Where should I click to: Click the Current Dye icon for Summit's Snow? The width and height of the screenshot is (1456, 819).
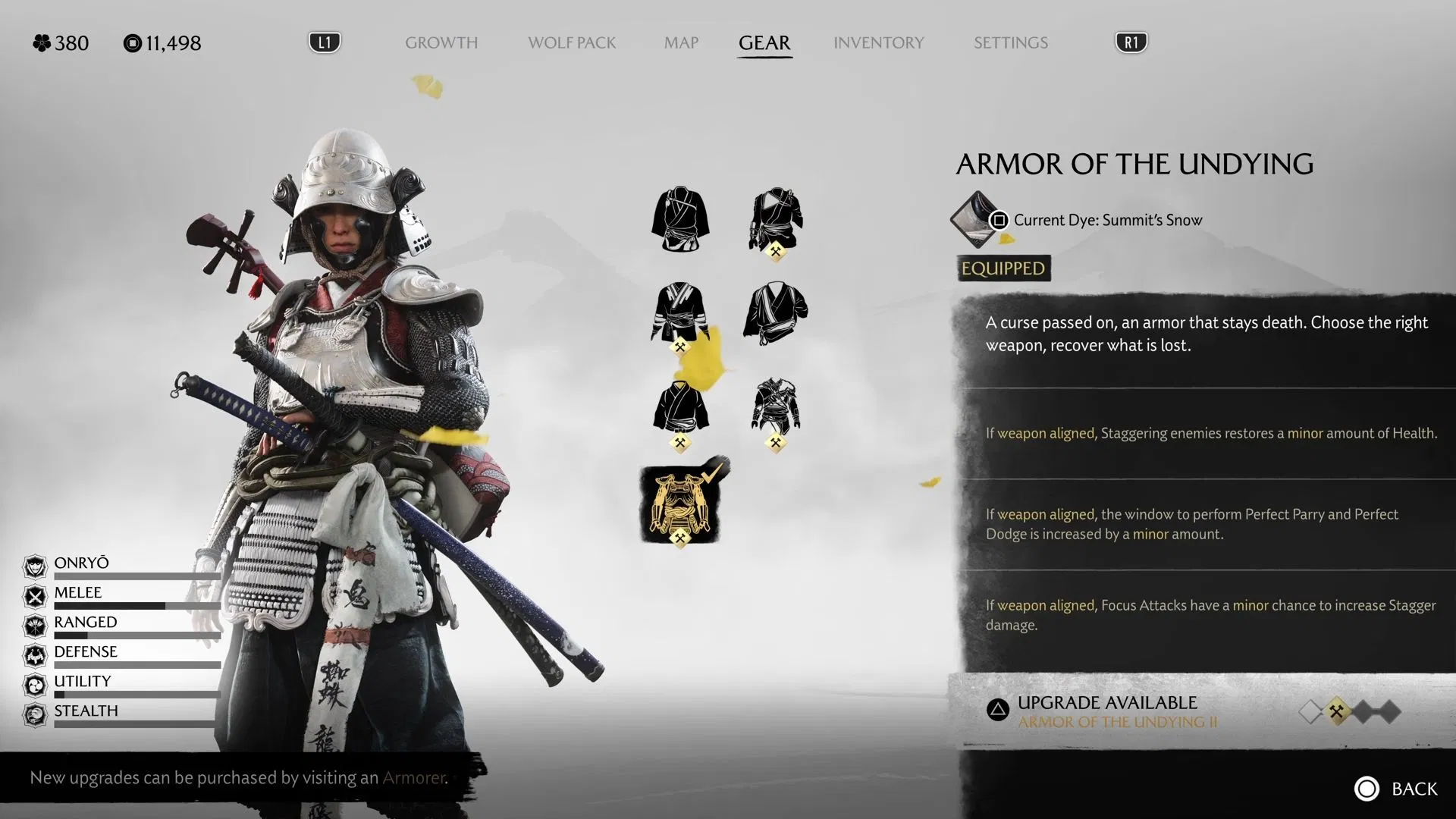pos(973,221)
